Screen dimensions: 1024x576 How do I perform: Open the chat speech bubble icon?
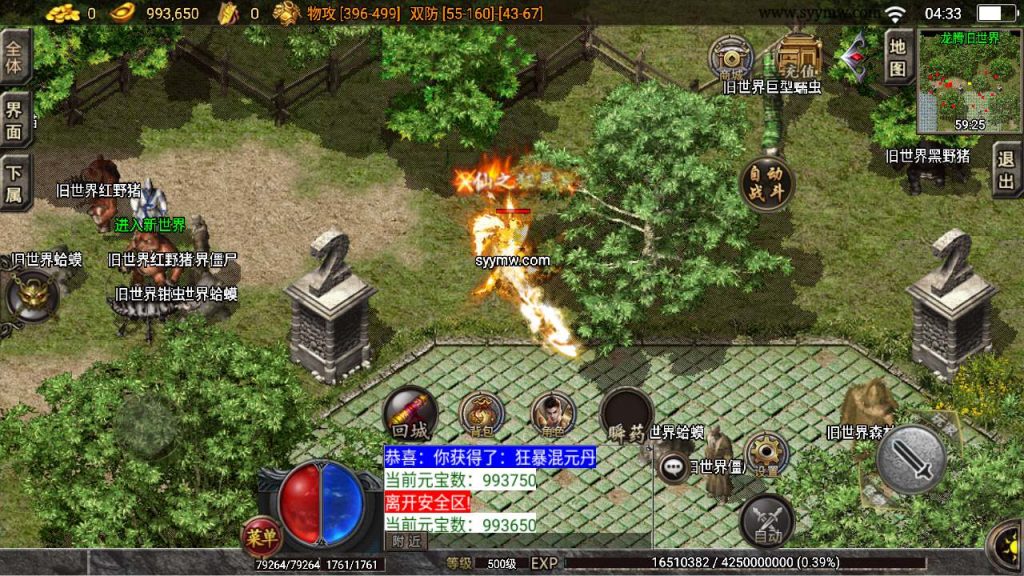(x=673, y=467)
